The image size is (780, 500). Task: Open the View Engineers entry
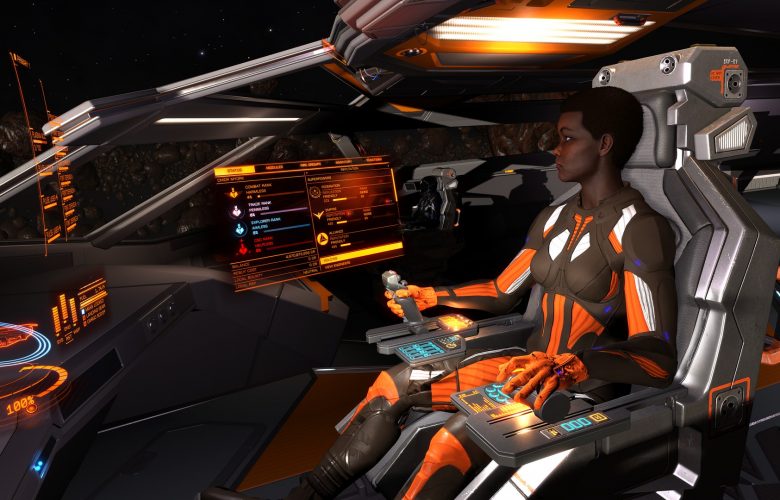(338, 264)
